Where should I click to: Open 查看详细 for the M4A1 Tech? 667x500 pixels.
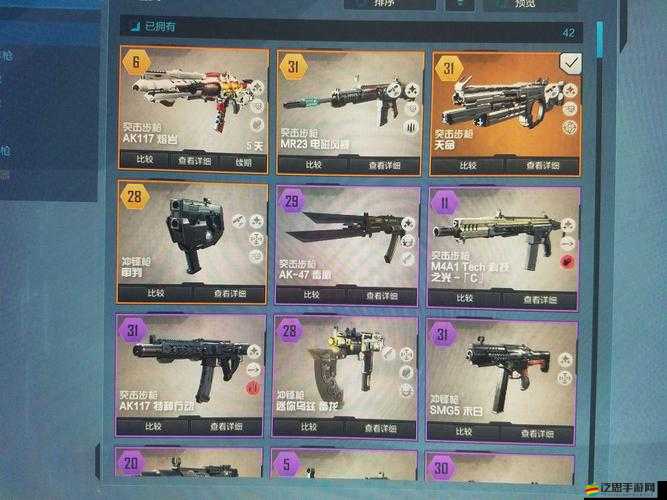click(541, 298)
